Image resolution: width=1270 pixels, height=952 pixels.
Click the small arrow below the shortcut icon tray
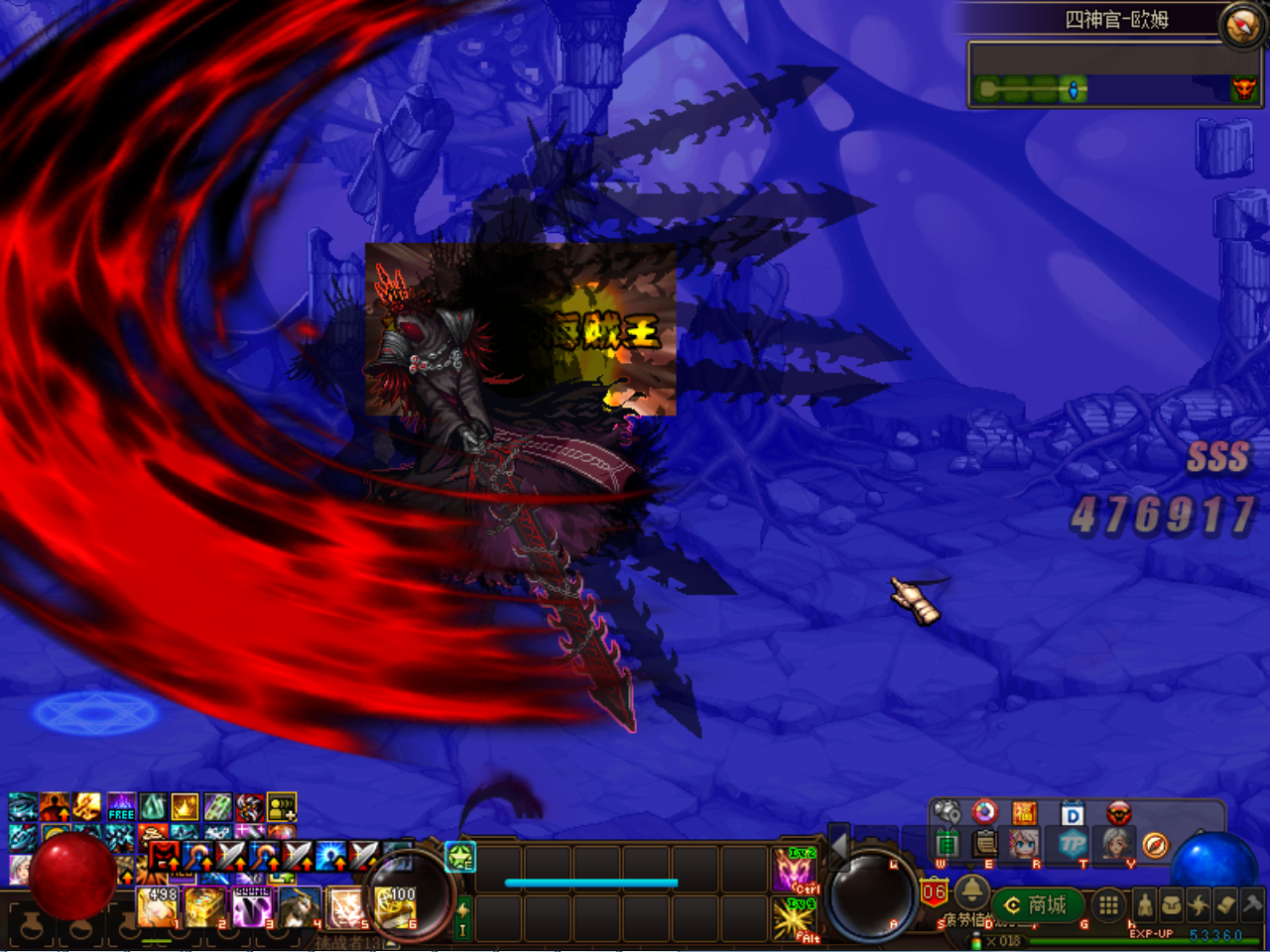click(x=970, y=865)
